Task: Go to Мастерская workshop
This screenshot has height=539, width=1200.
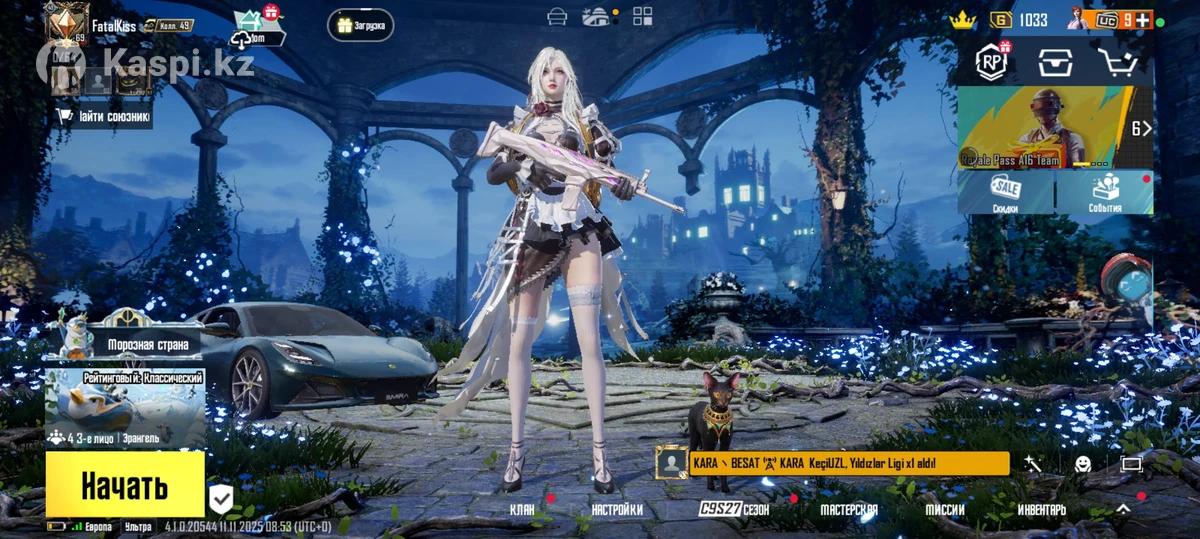Action: click(849, 510)
